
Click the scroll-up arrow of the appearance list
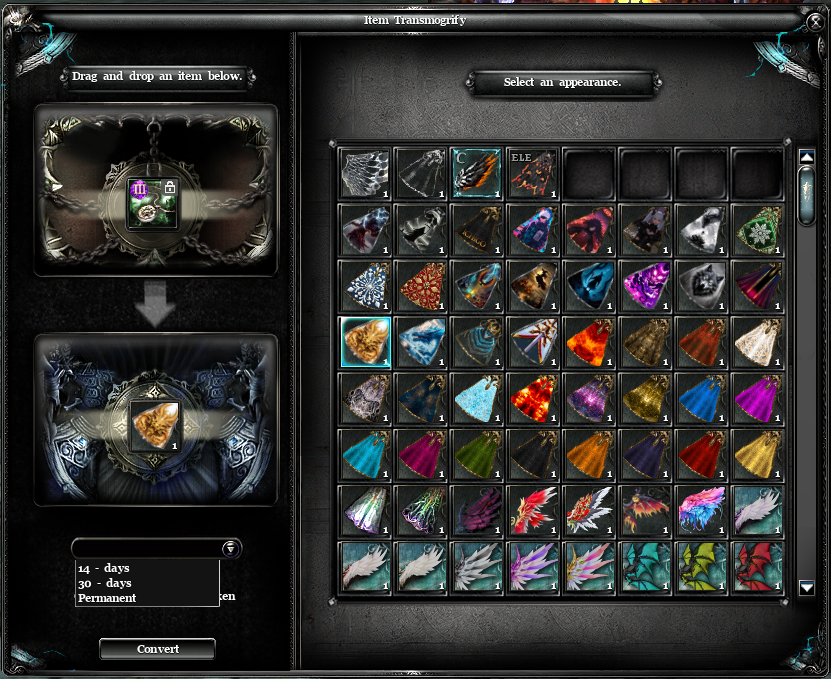click(x=807, y=157)
